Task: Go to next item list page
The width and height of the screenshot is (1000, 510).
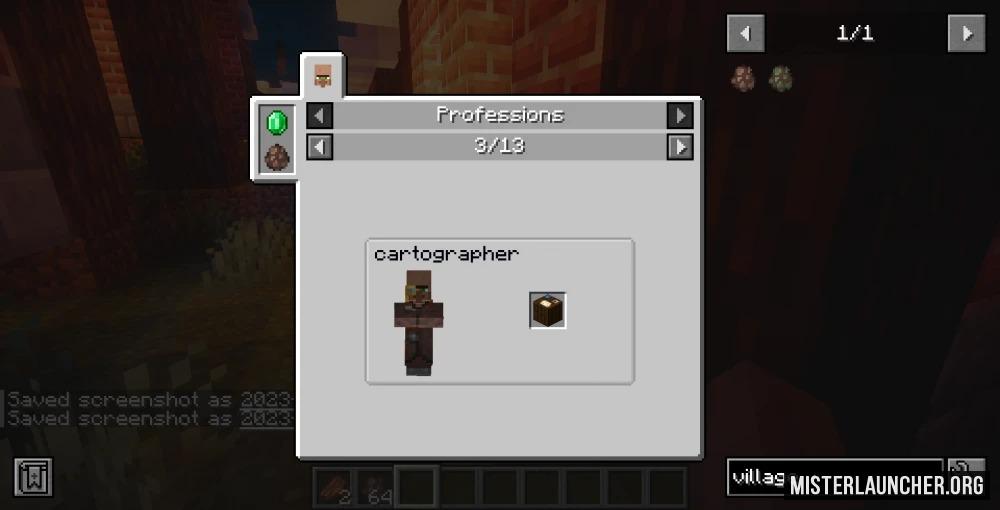Action: 966,34
